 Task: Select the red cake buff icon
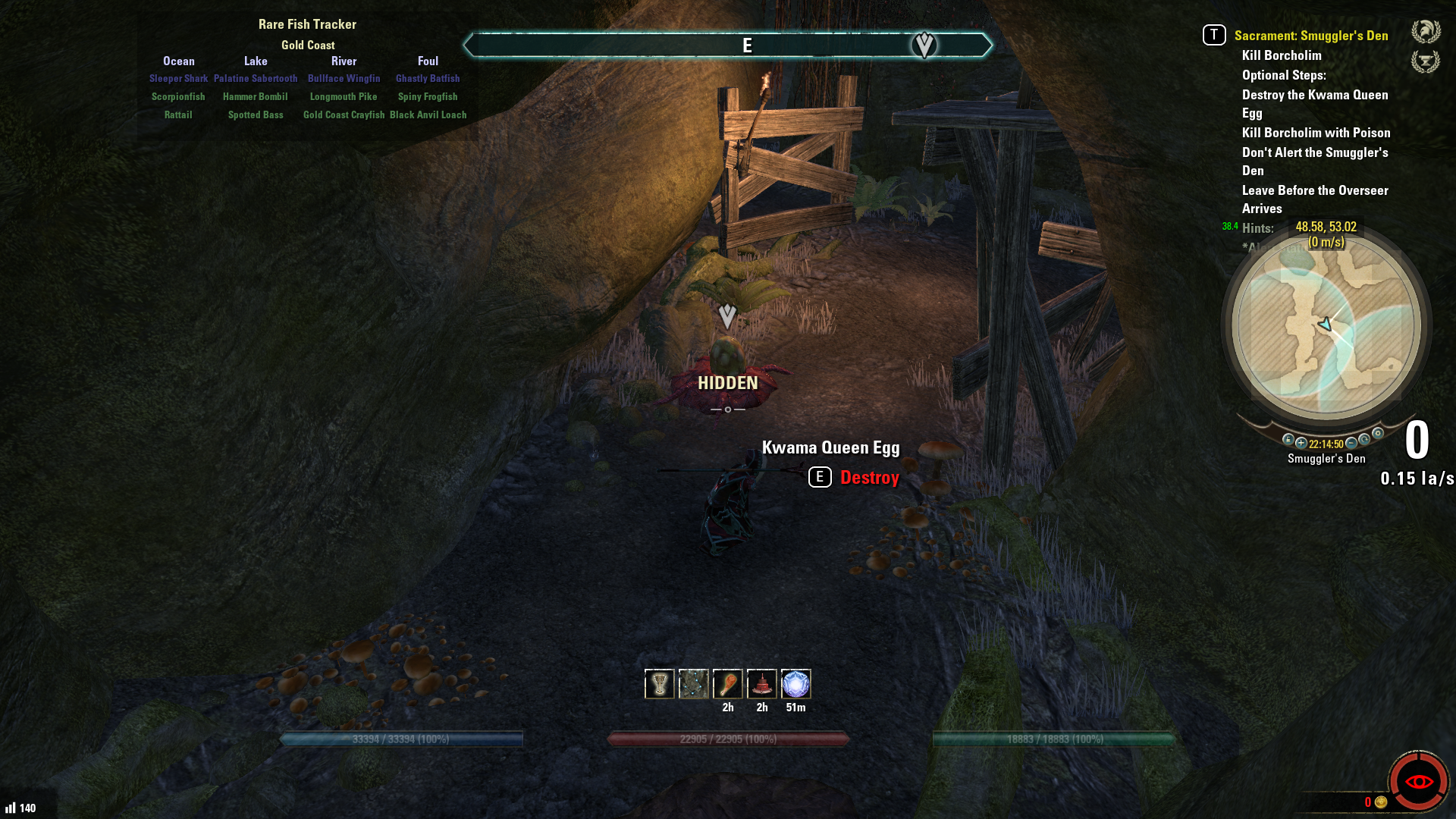(x=761, y=684)
